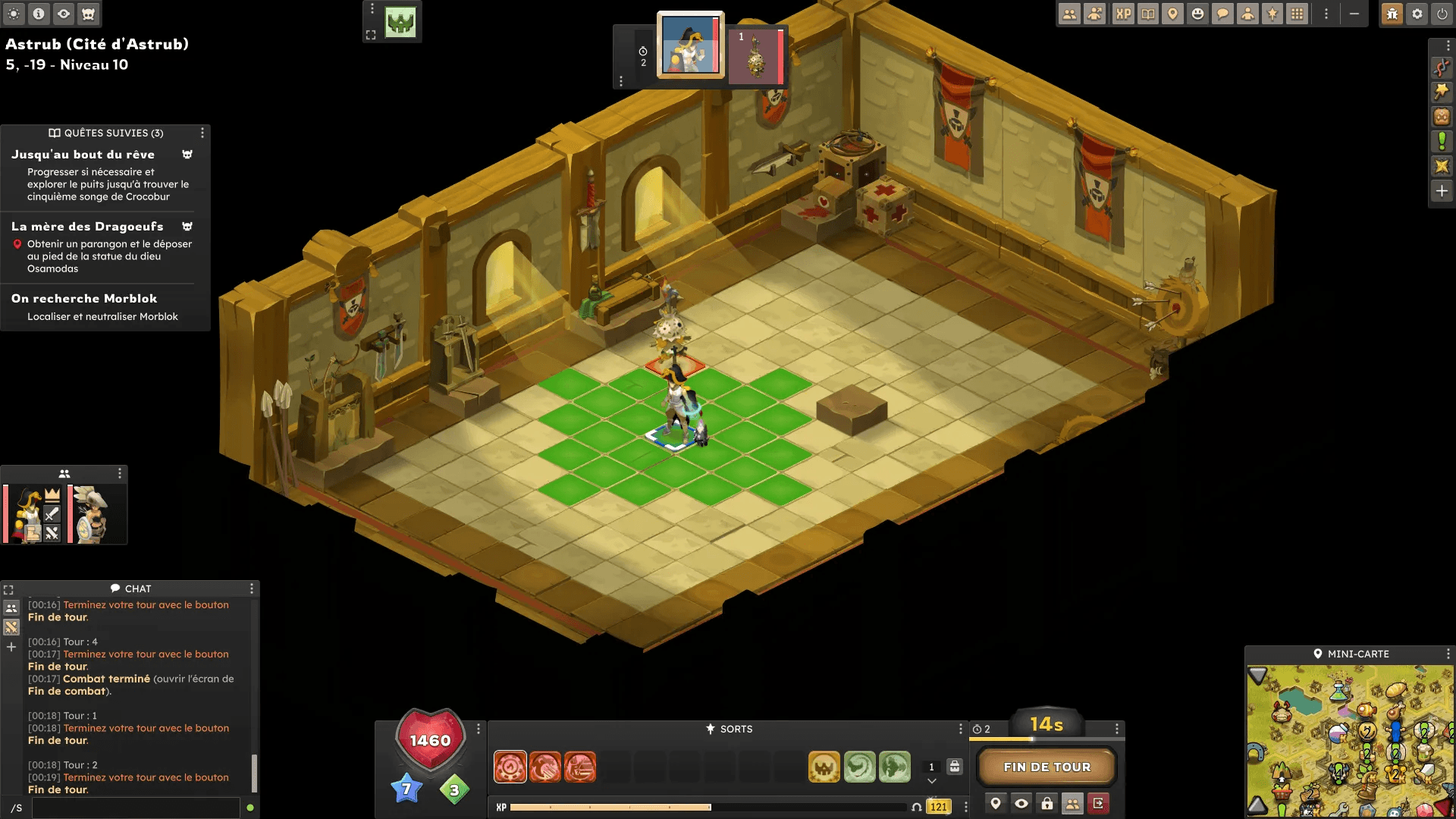
Task: Open the map pin button in top toolbar
Action: pos(1172,14)
